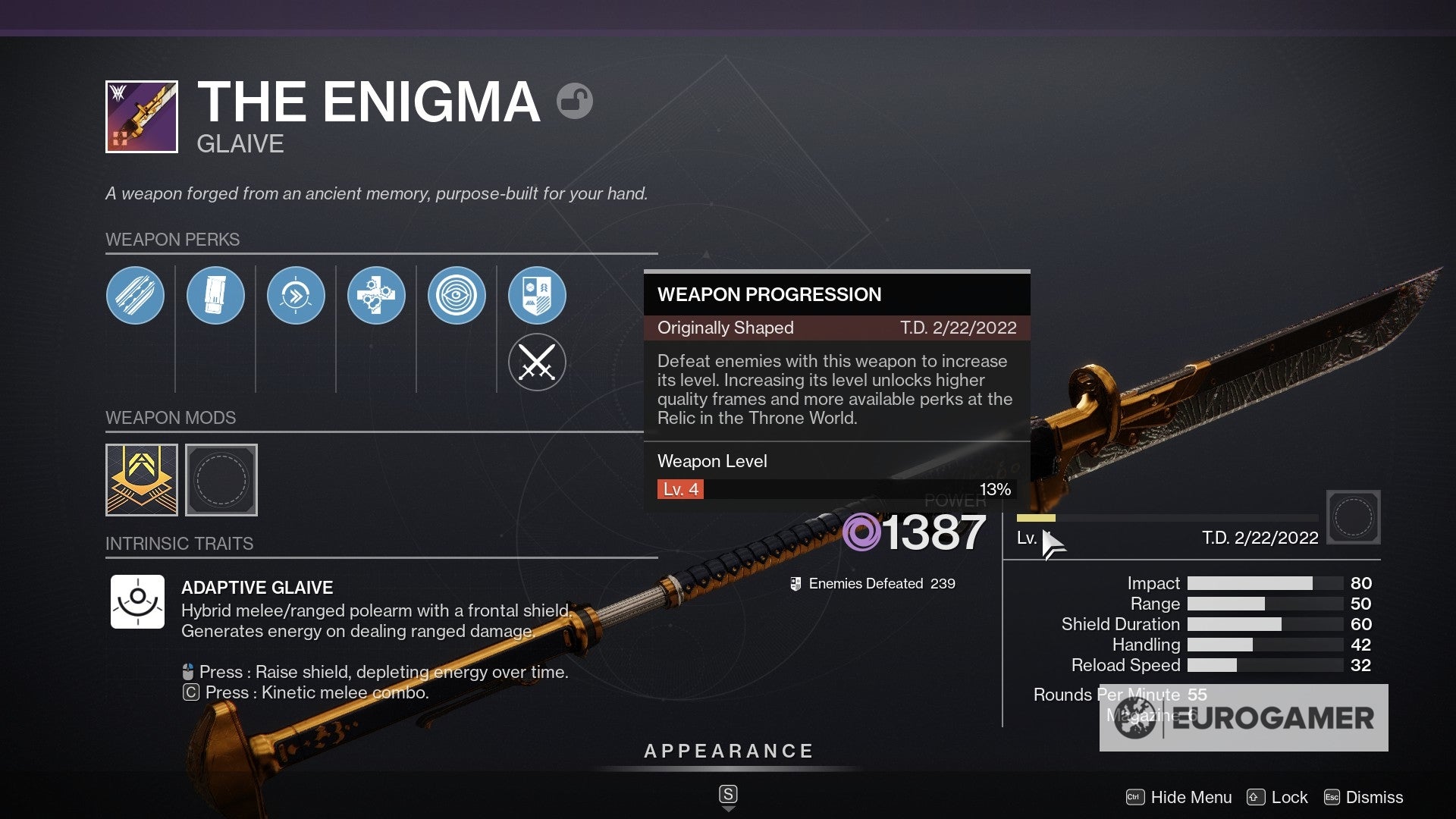Open the Impulse Amplifier trait perk

pyautogui.click(x=297, y=296)
